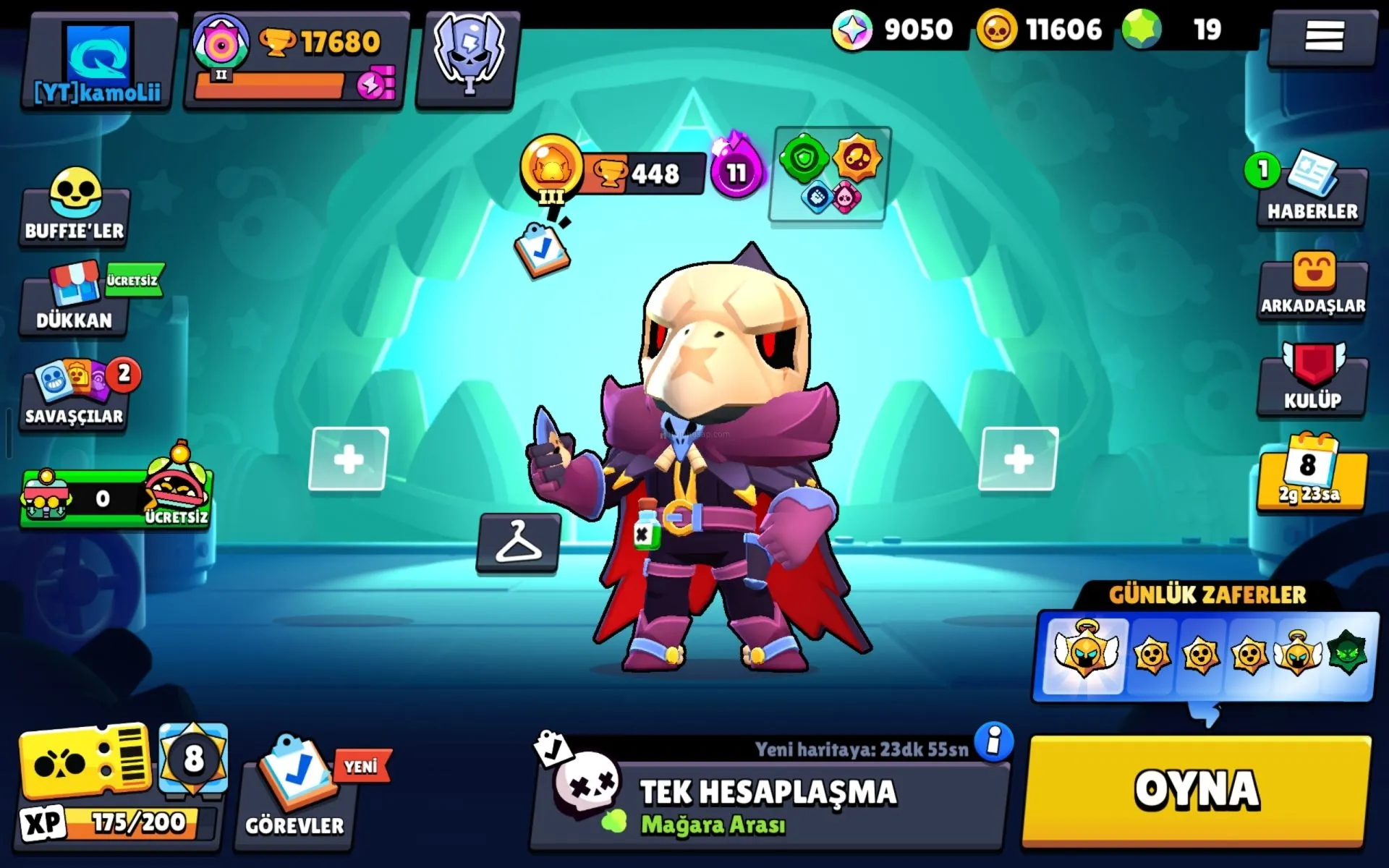Open the SAVAŞÇILAR brawlers list
Image resolution: width=1389 pixels, height=868 pixels.
point(75,396)
